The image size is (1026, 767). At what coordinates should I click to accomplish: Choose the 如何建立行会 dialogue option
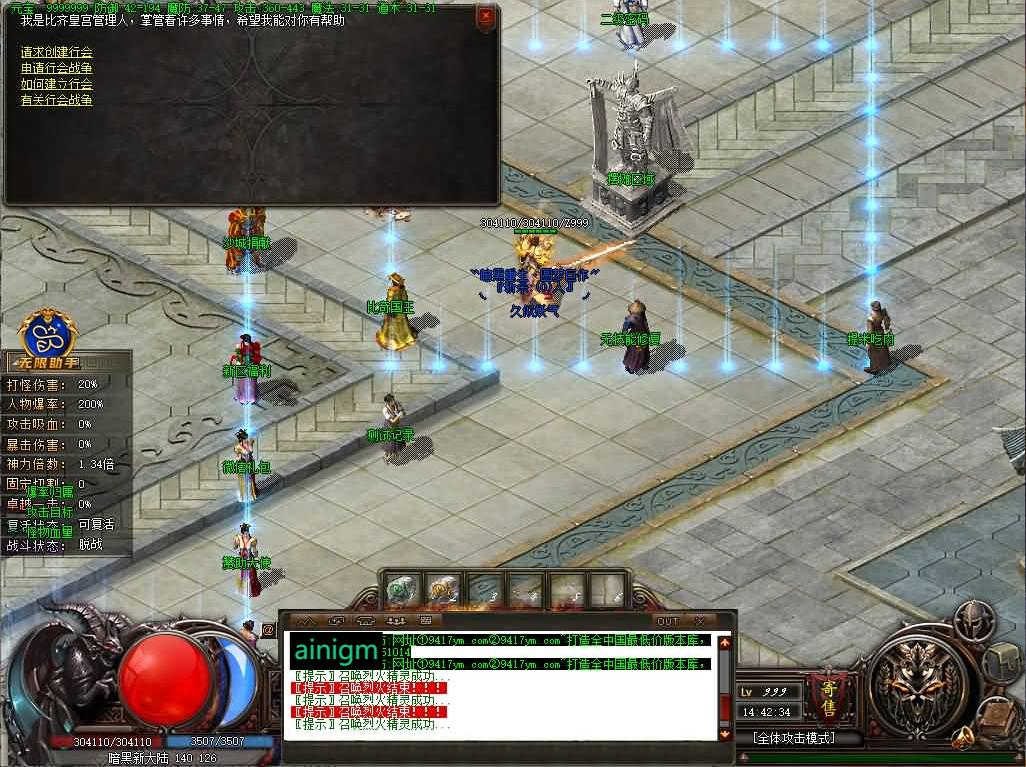coord(57,84)
